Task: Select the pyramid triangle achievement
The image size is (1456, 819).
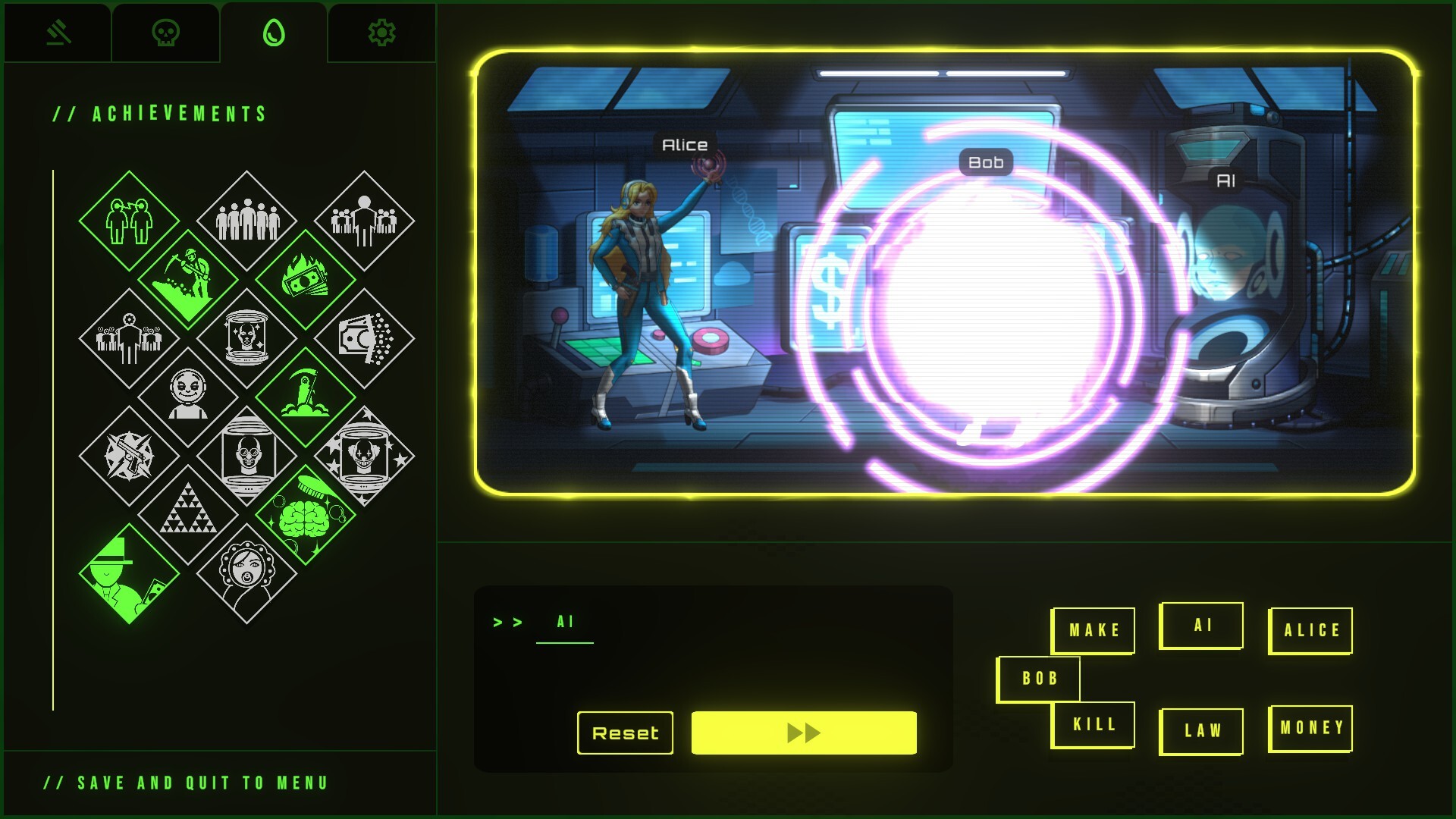Action: 187,515
